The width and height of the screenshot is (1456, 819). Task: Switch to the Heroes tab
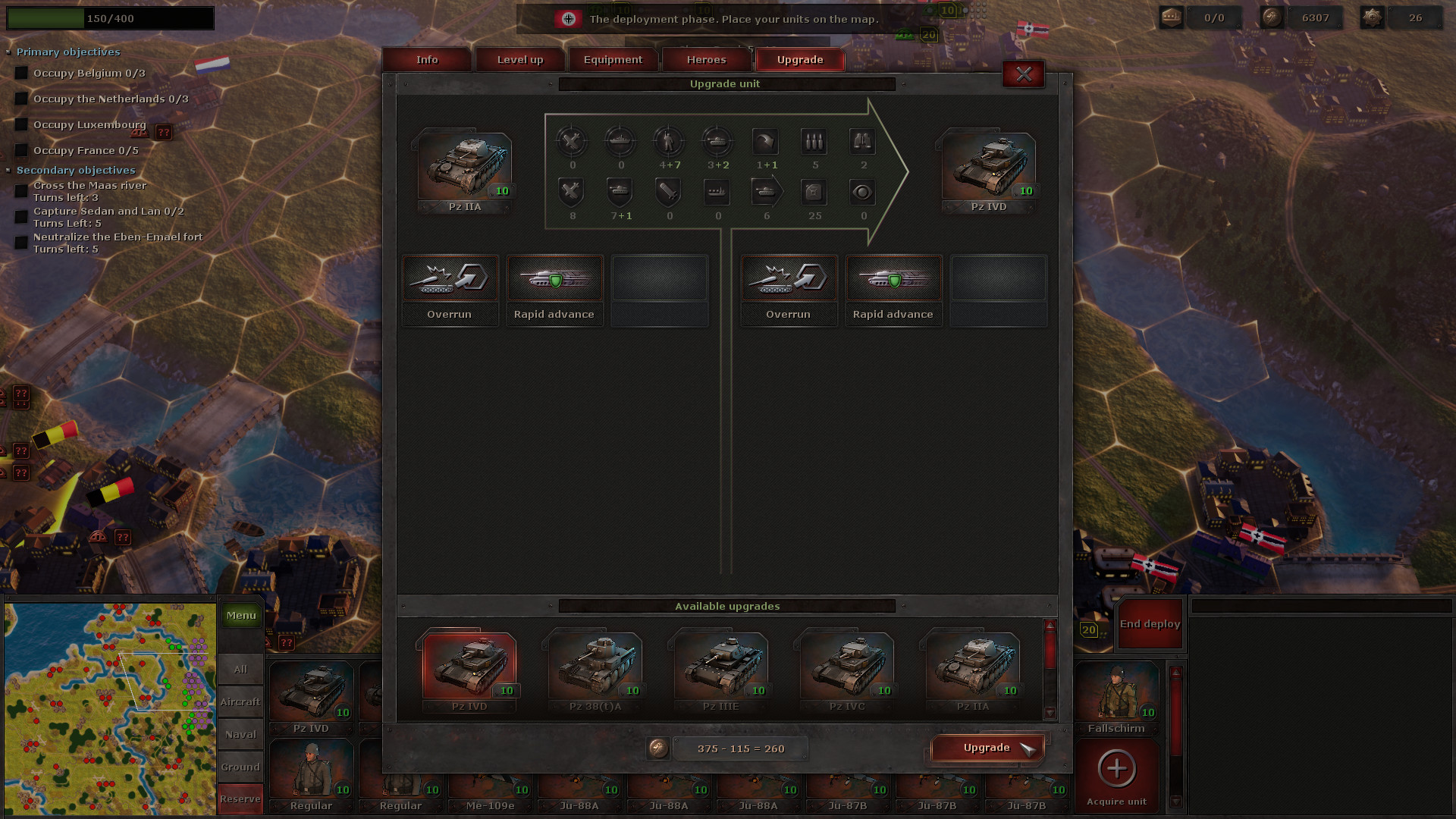706,59
